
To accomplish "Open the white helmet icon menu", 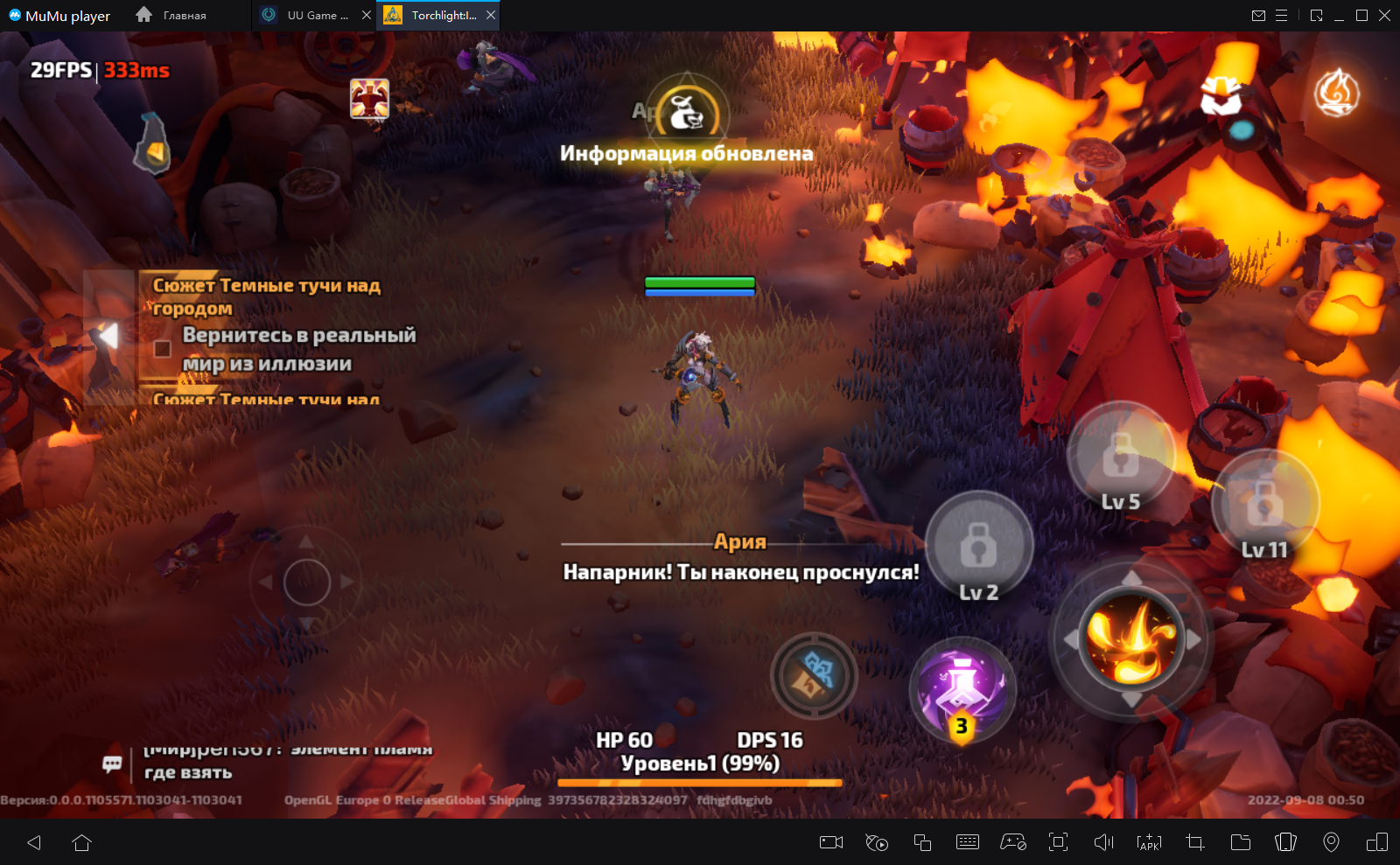I will click(x=1221, y=94).
